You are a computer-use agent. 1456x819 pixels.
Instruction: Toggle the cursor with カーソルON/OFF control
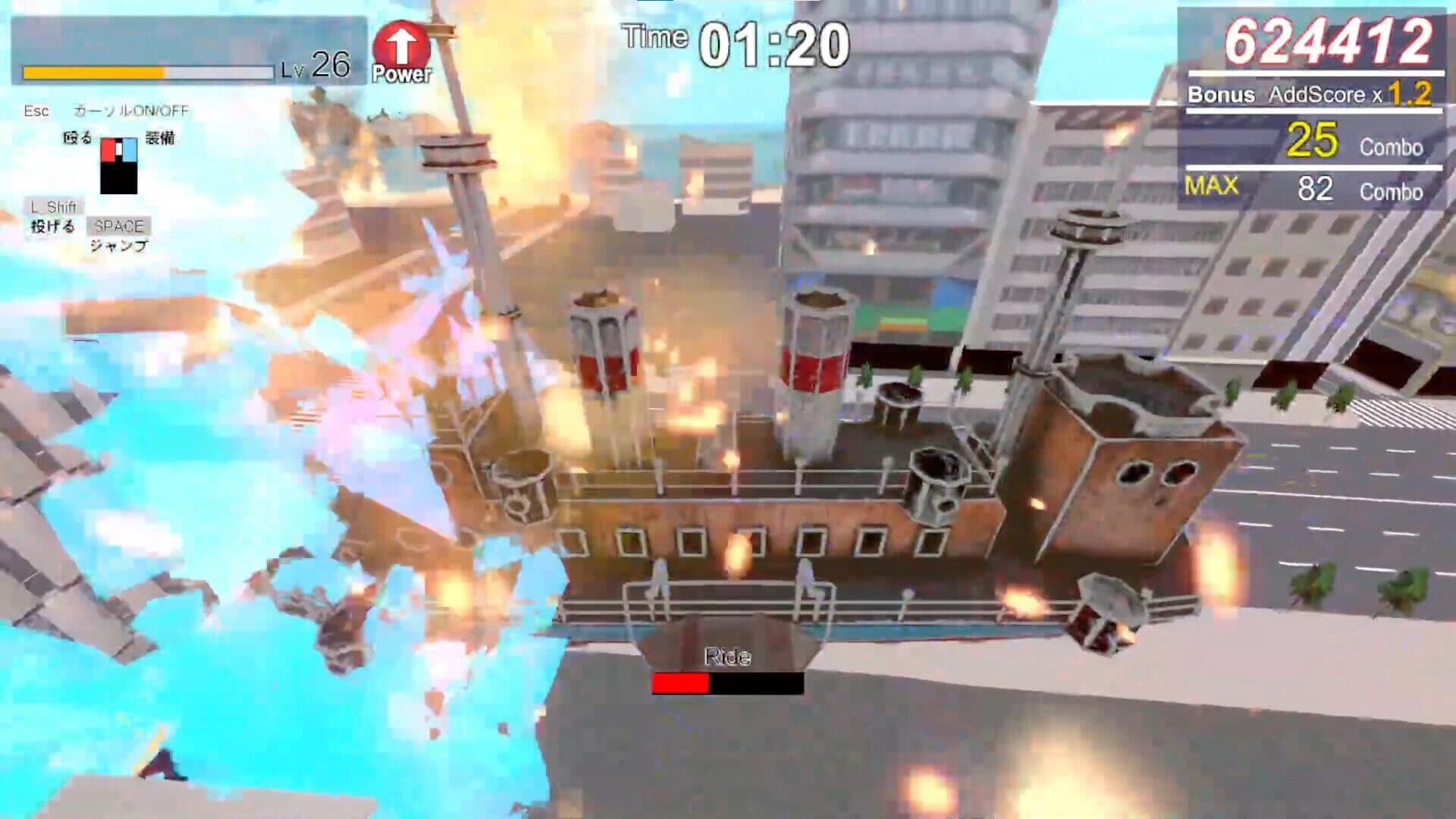point(133,110)
